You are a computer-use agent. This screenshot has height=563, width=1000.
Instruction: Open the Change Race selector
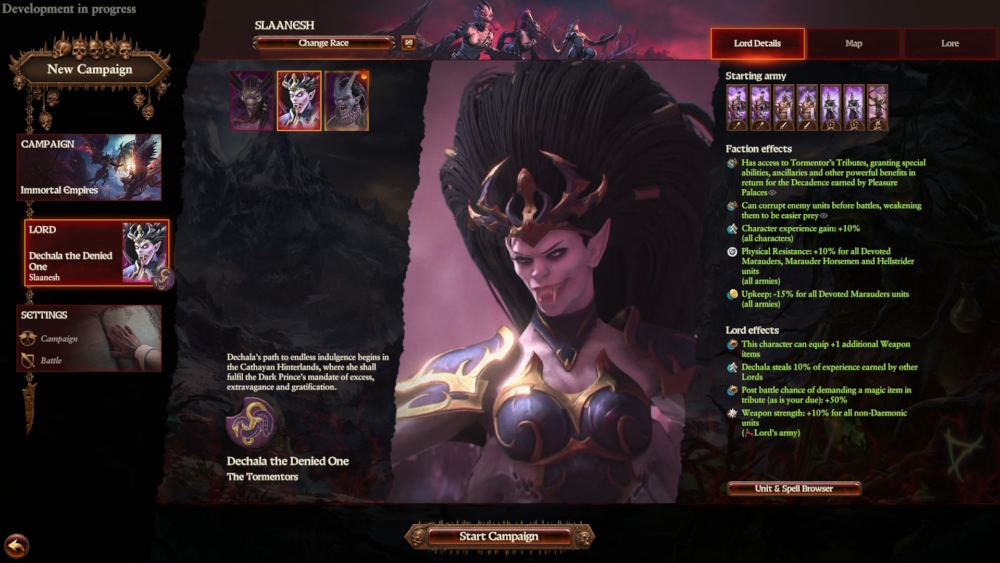(324, 43)
